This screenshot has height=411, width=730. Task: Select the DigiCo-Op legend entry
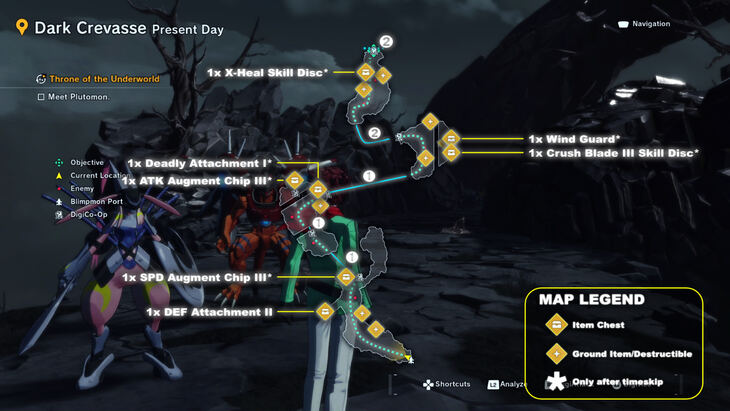click(x=88, y=214)
